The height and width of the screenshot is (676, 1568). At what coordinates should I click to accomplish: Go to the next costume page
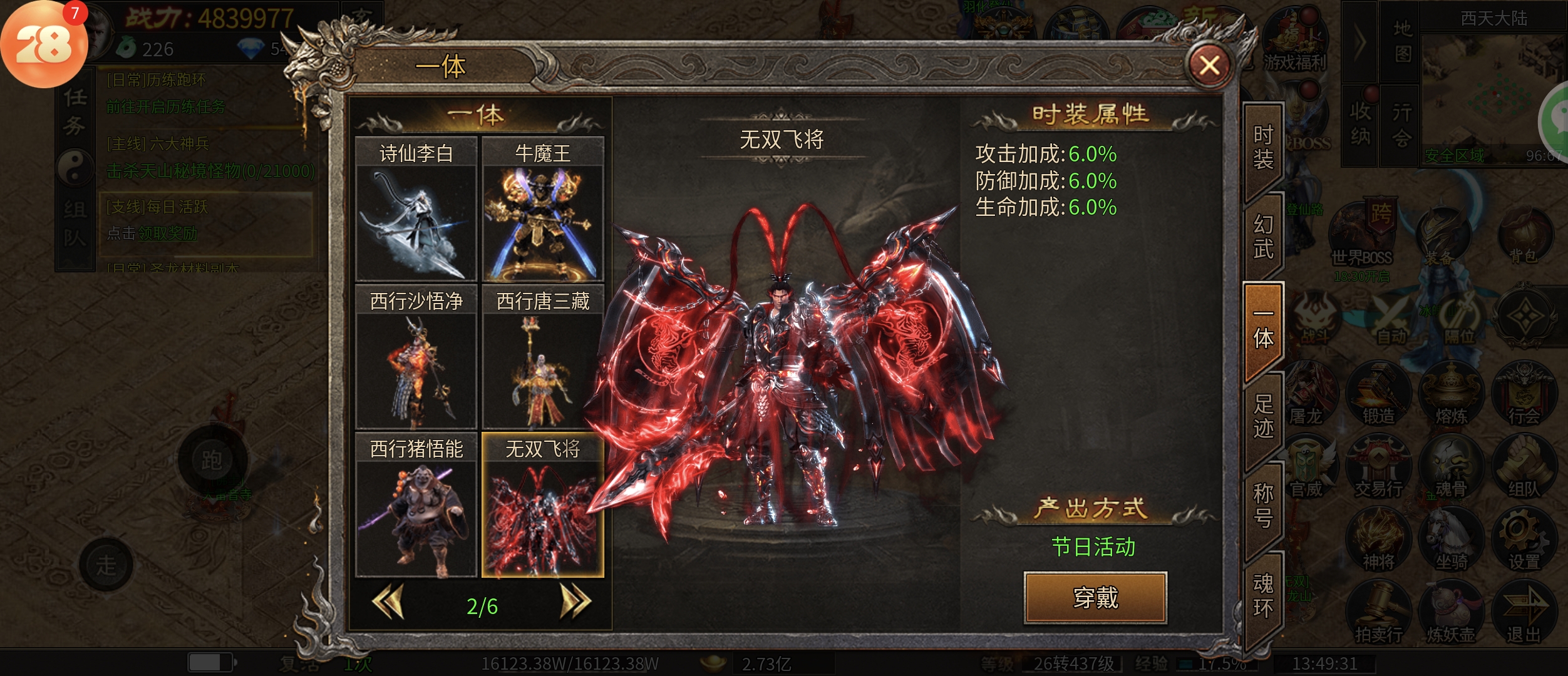(x=575, y=602)
